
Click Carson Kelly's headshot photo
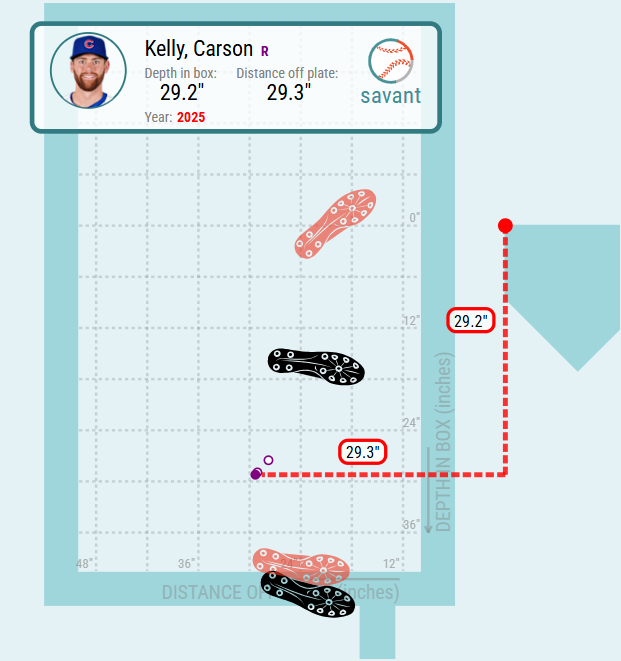point(88,71)
